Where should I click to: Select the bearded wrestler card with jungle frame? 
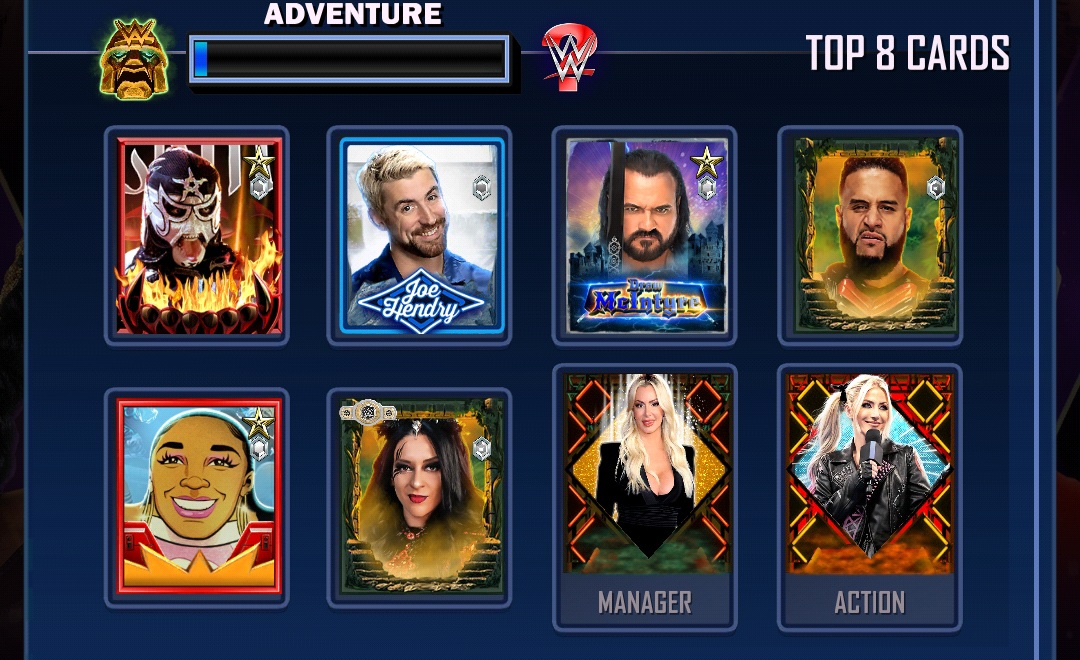pos(870,236)
